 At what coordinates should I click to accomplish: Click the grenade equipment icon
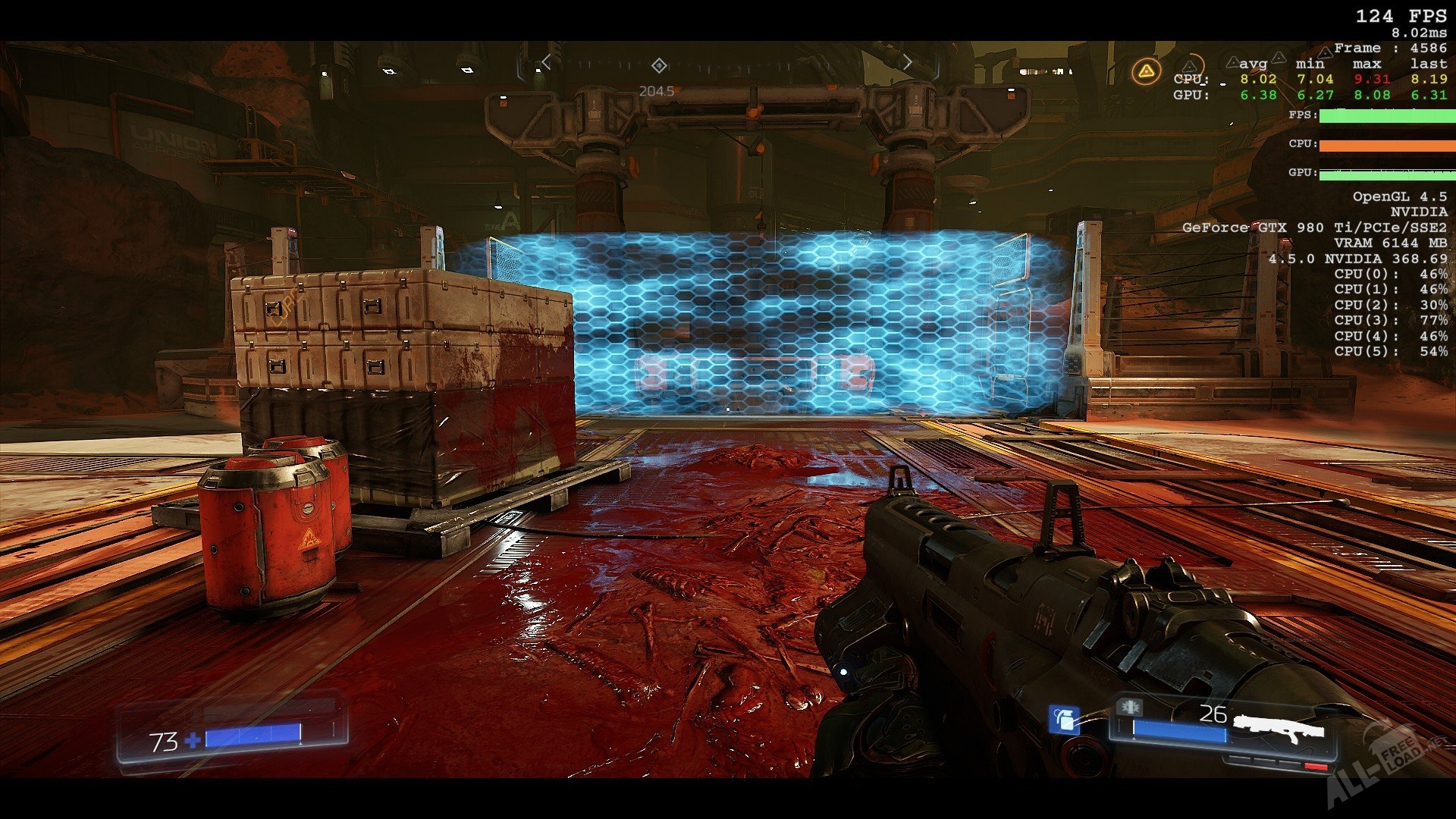[x=1063, y=719]
